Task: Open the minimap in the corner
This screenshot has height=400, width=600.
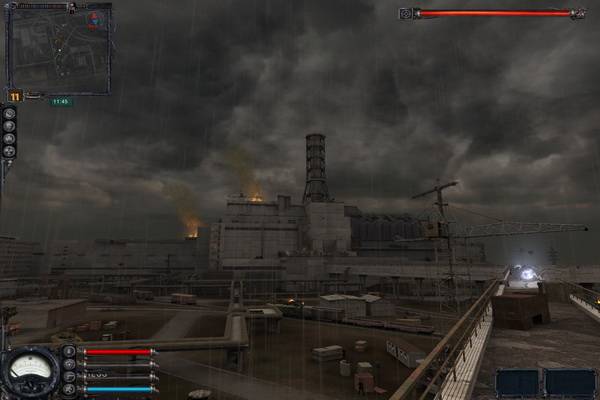Action: (58, 48)
